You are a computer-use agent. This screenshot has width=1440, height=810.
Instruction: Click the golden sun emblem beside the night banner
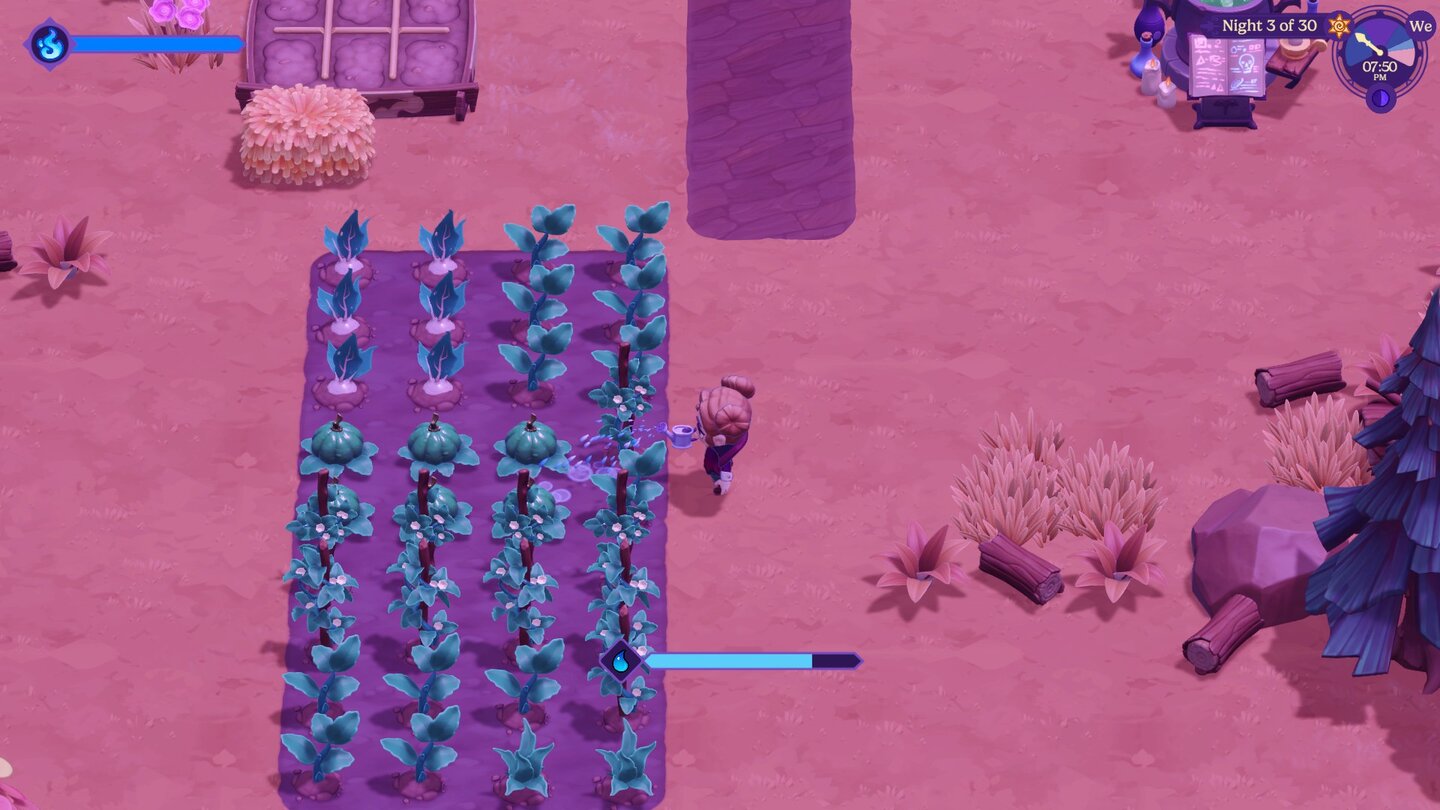point(1337,26)
